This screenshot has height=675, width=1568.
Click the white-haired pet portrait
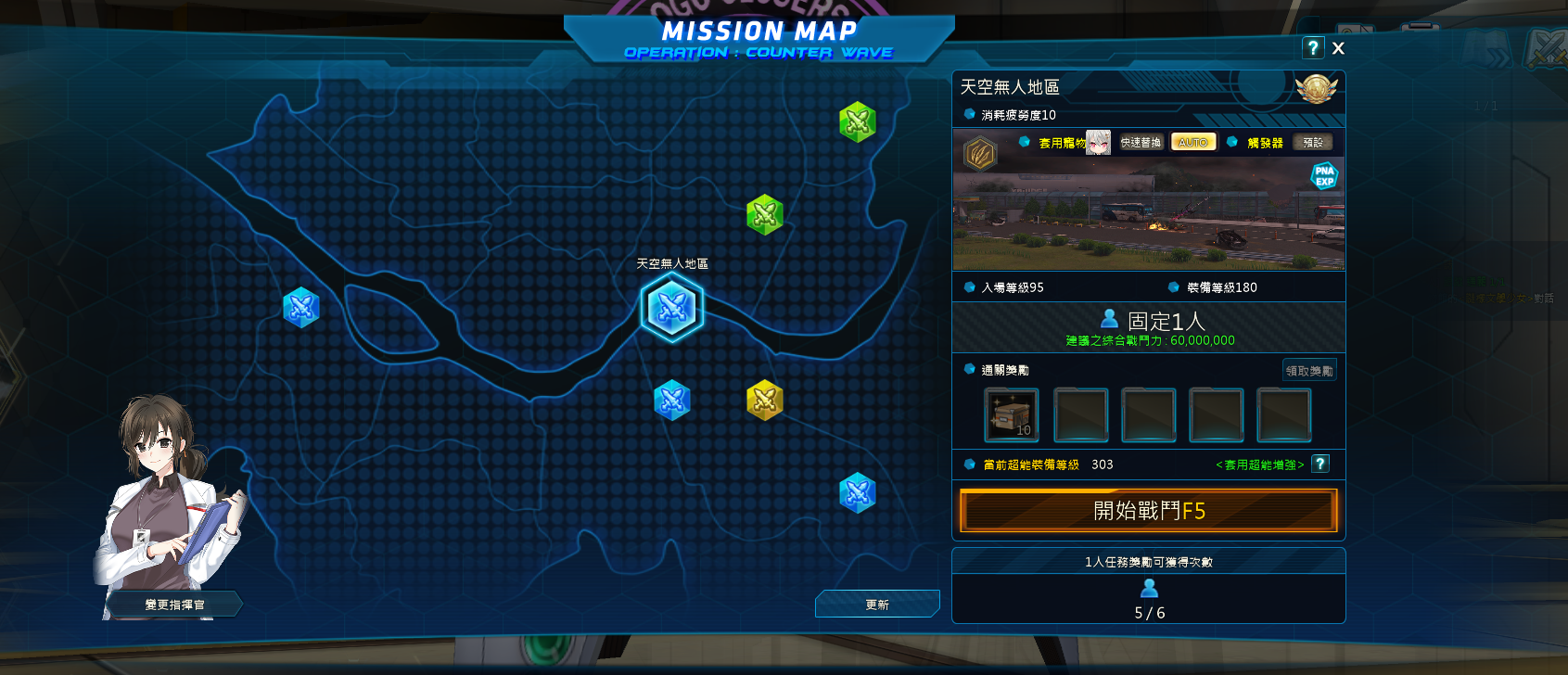click(x=1099, y=142)
